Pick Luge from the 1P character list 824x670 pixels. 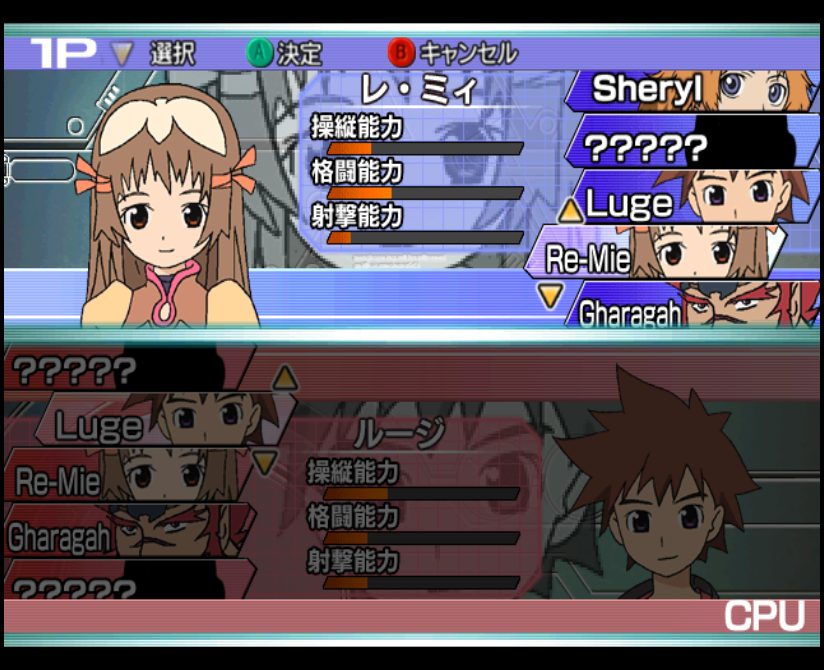[x=690, y=204]
